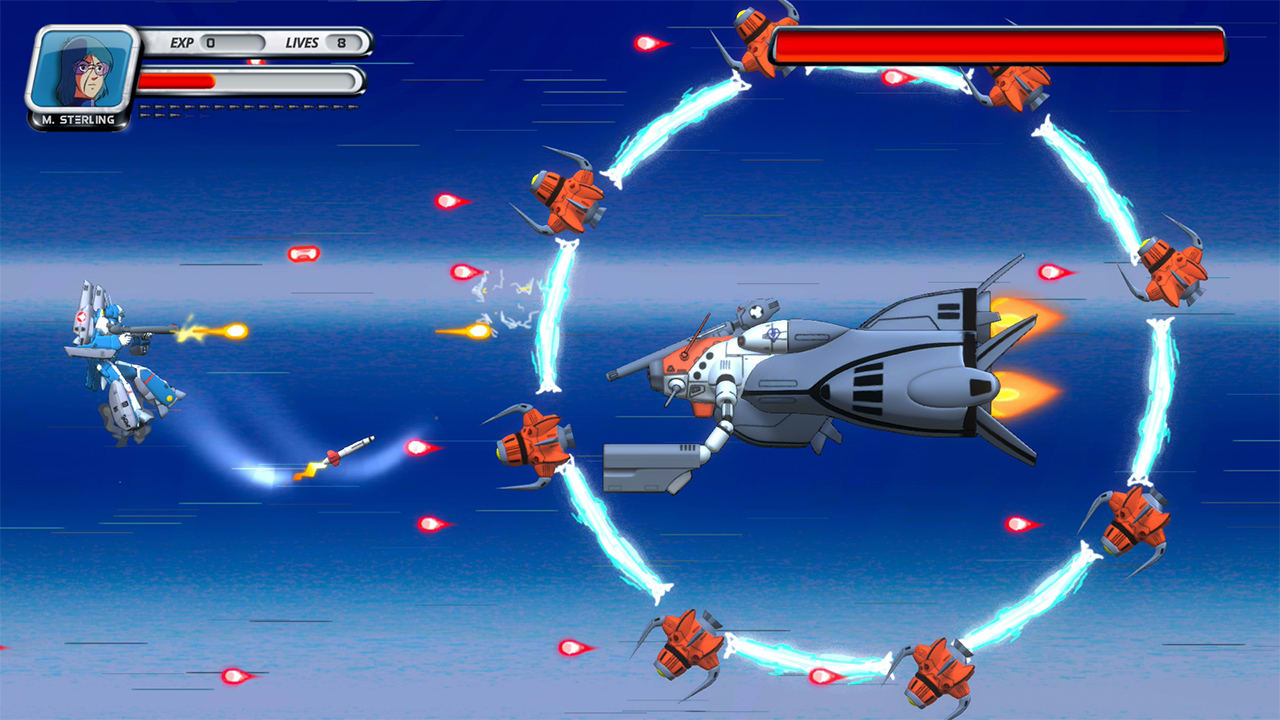Select the missile with the smoke trail
1280x720 pixels.
click(345, 450)
